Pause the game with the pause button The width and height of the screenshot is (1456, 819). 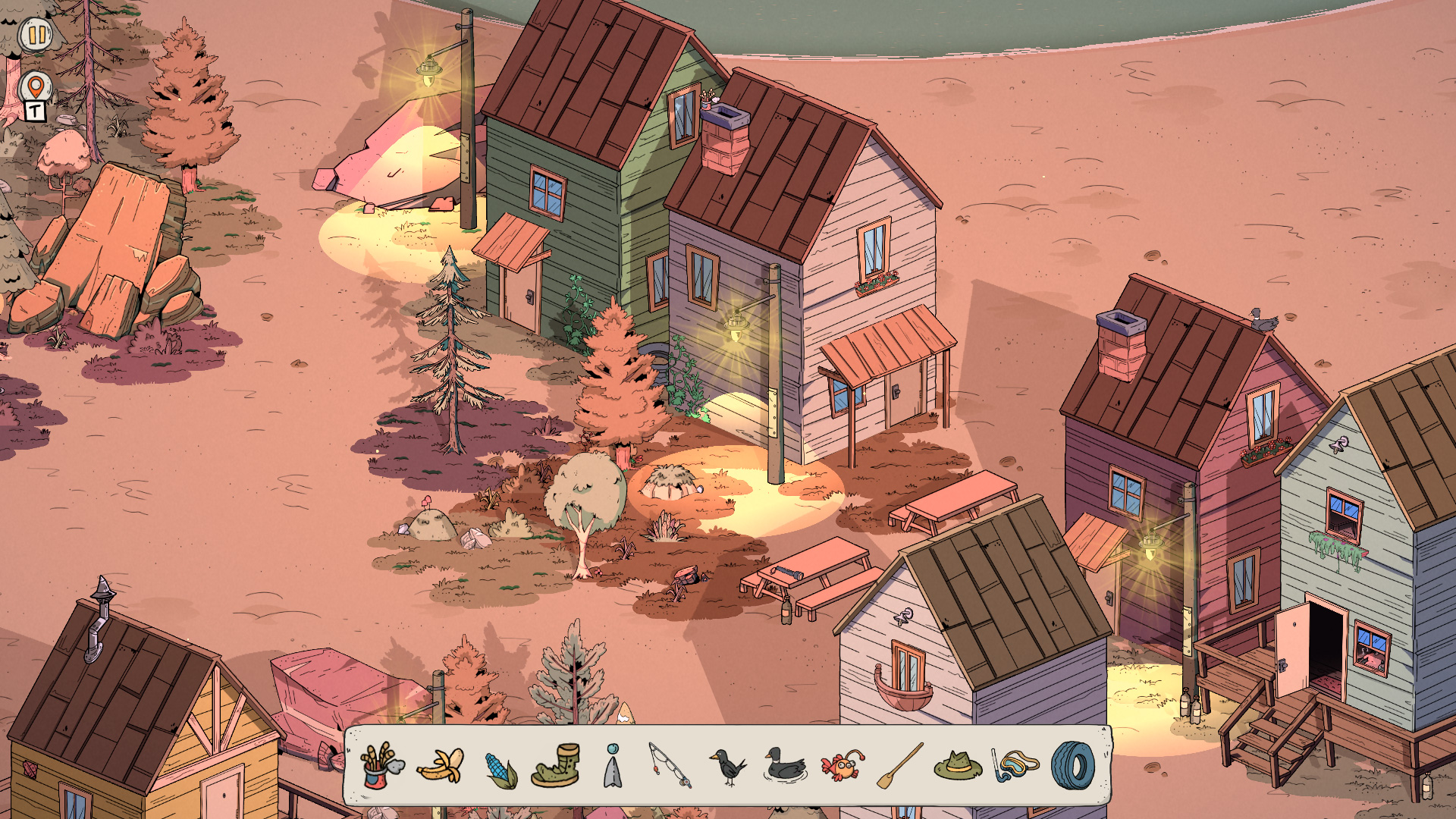[36, 35]
